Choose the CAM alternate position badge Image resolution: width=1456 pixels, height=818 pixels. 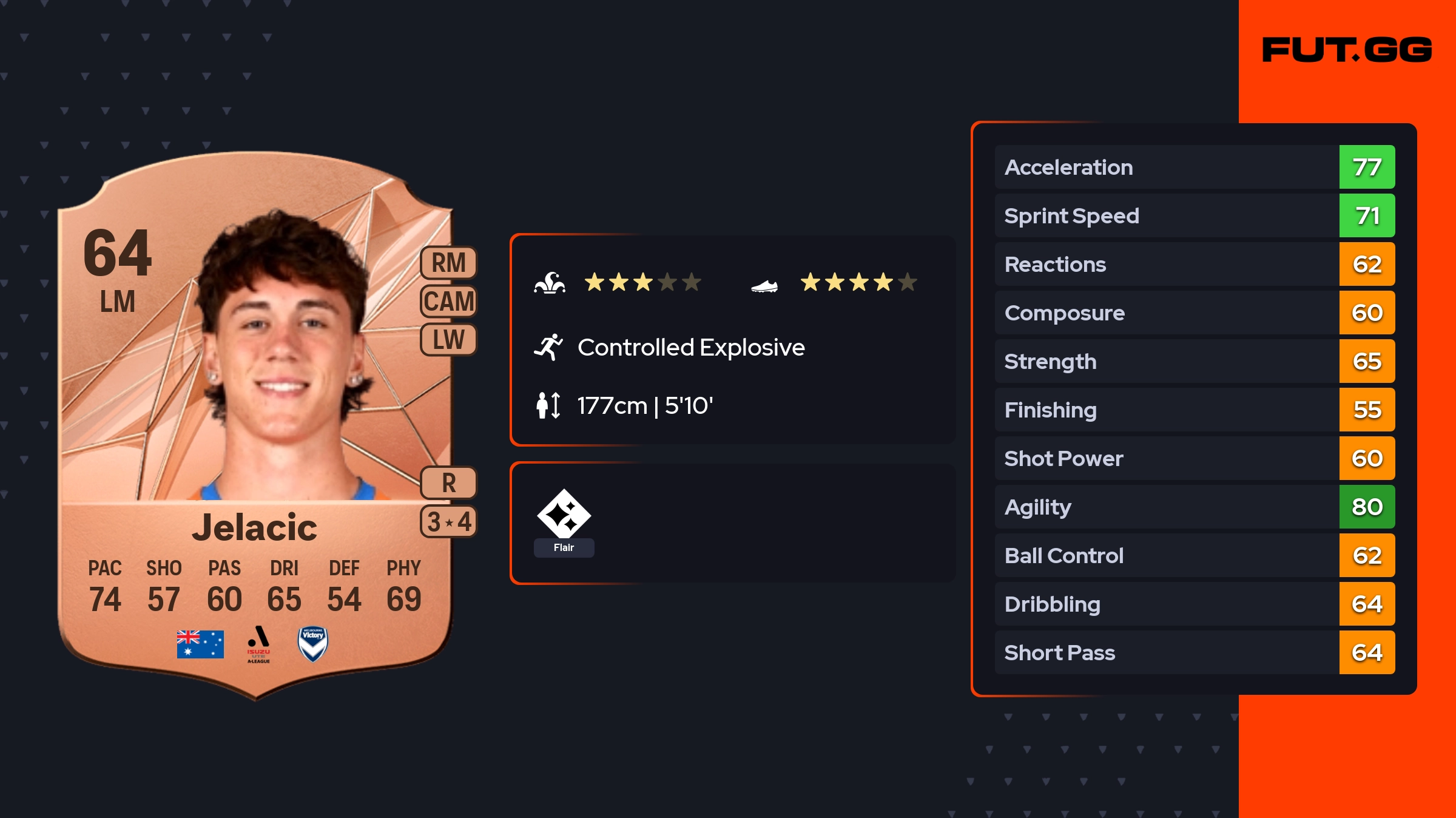[448, 301]
